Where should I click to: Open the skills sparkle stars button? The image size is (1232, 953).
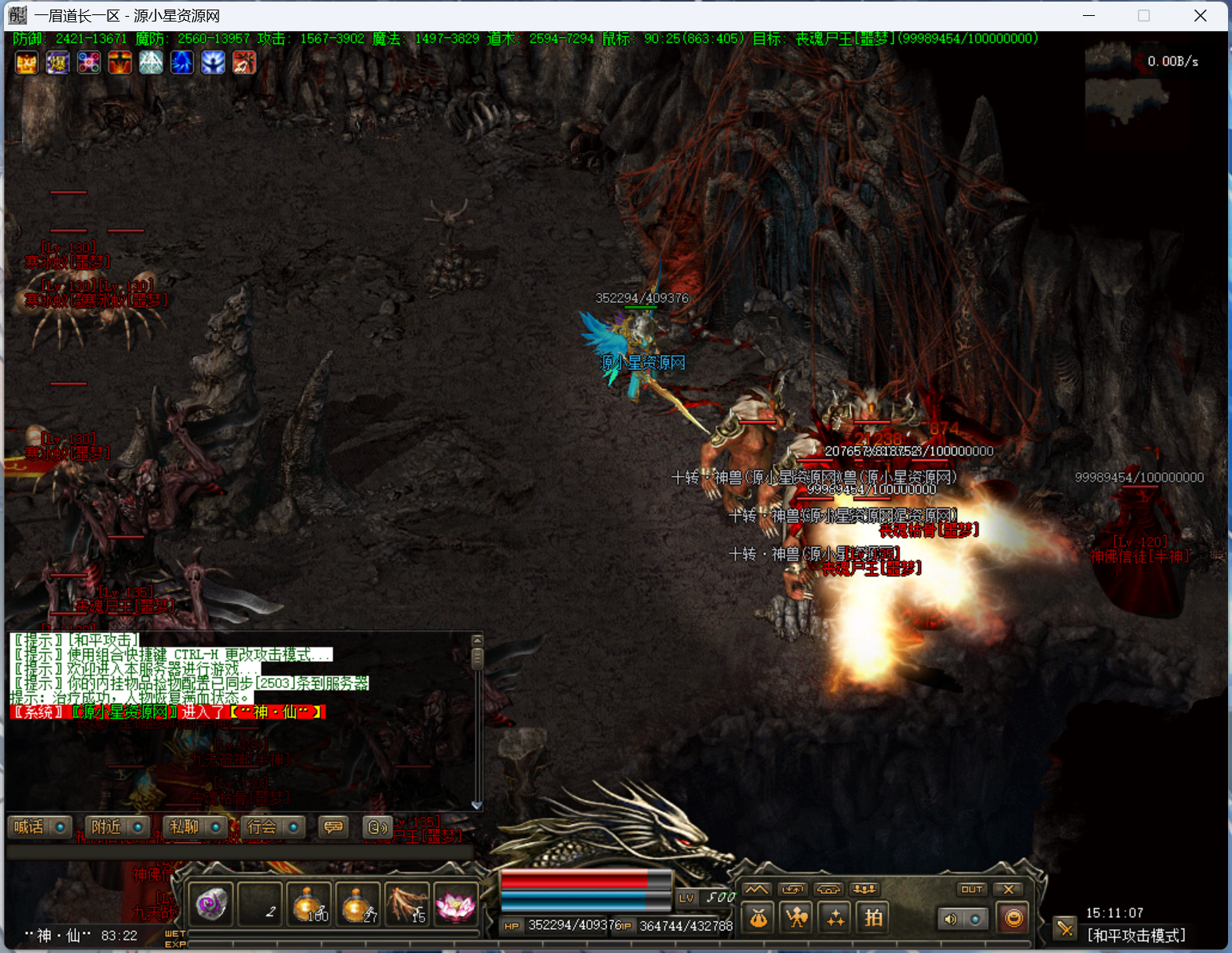[835, 919]
